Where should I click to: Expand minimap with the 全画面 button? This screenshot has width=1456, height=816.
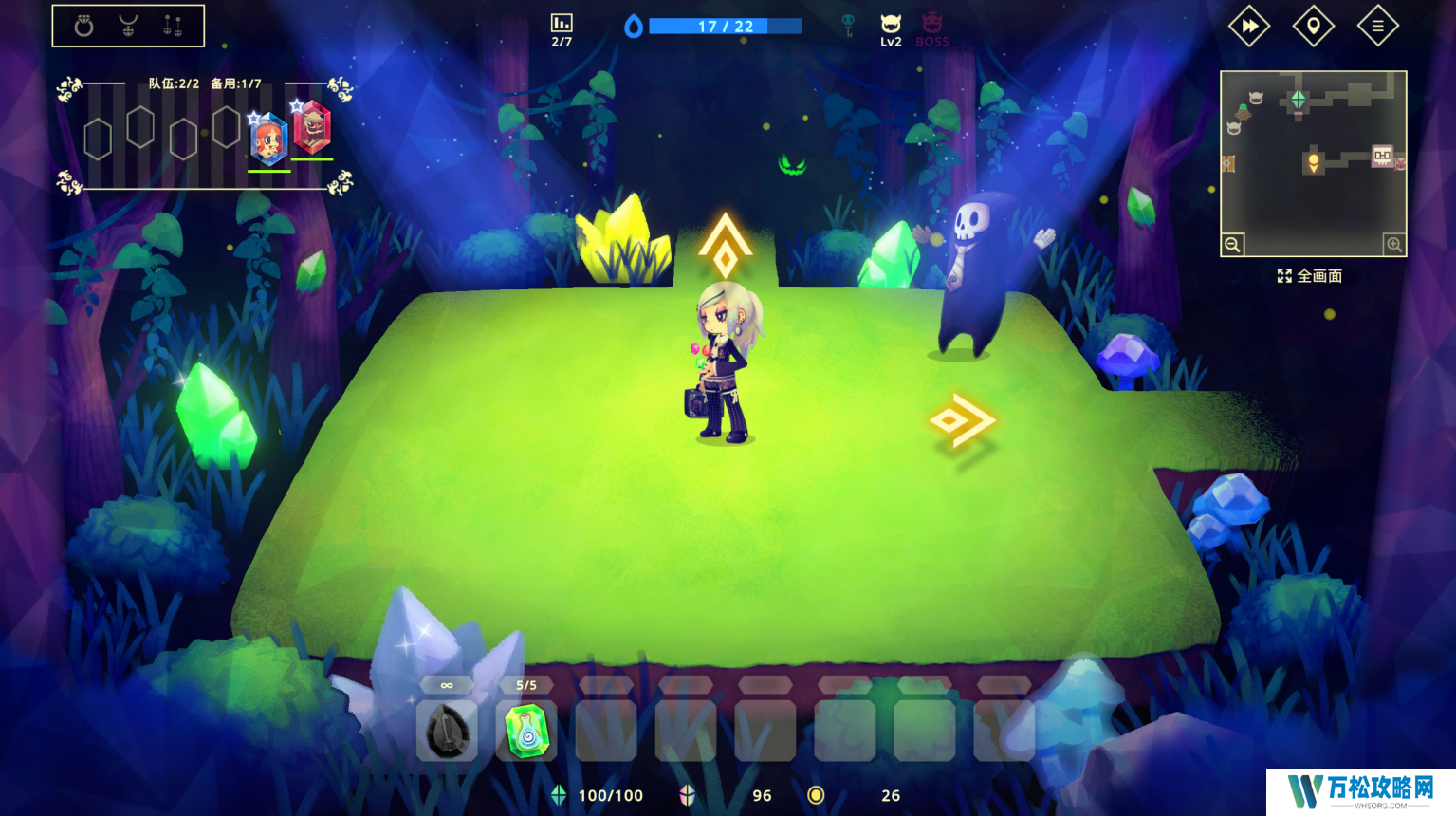pyautogui.click(x=1310, y=276)
